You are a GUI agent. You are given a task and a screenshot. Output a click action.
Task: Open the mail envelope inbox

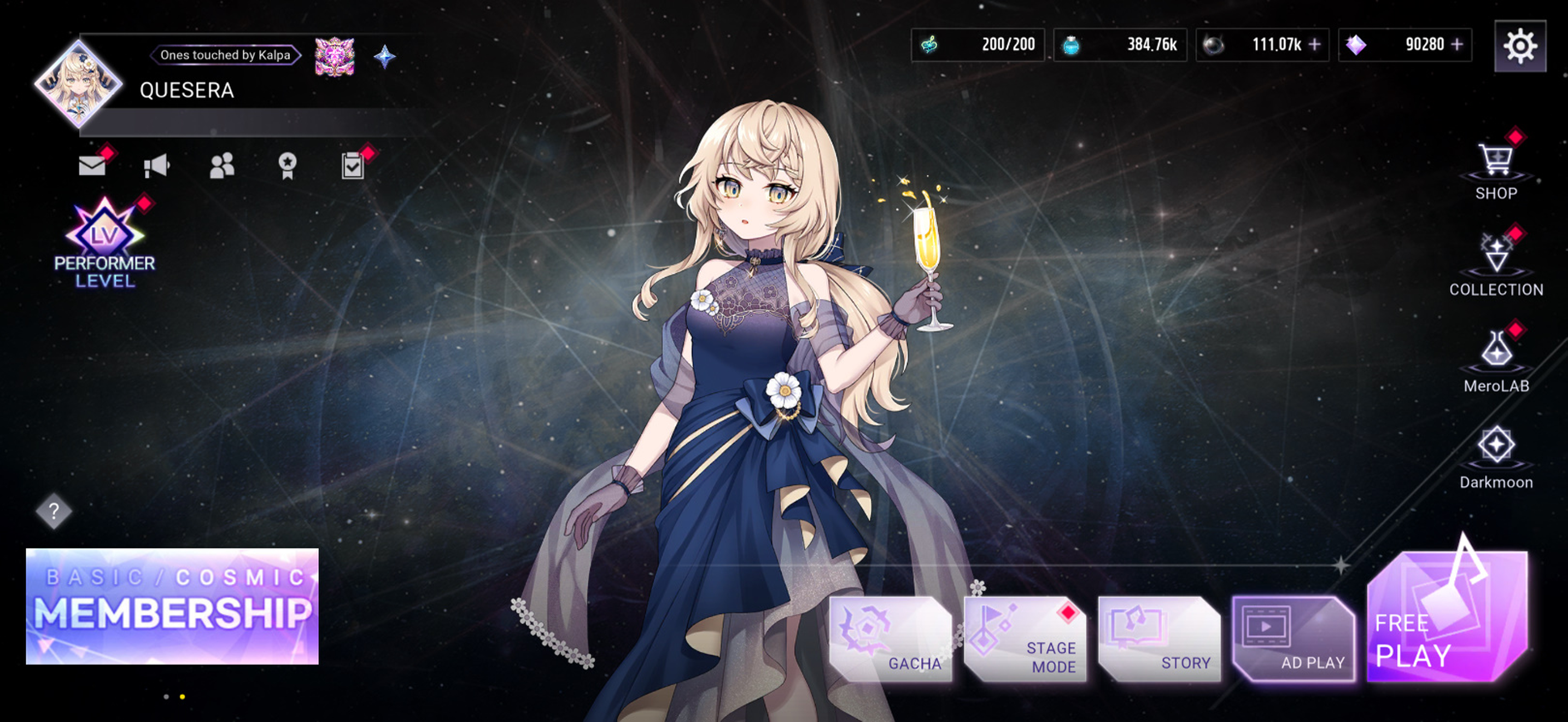[x=92, y=165]
